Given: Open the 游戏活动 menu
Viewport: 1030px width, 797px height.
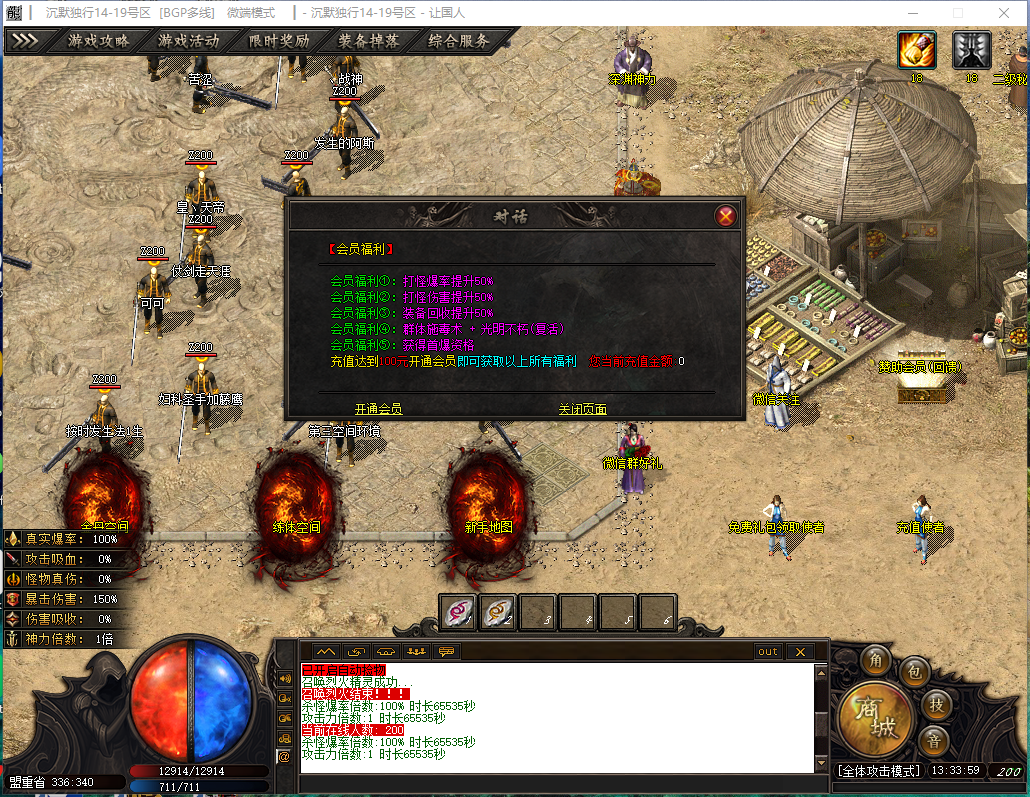Looking at the screenshot, I should tap(188, 41).
